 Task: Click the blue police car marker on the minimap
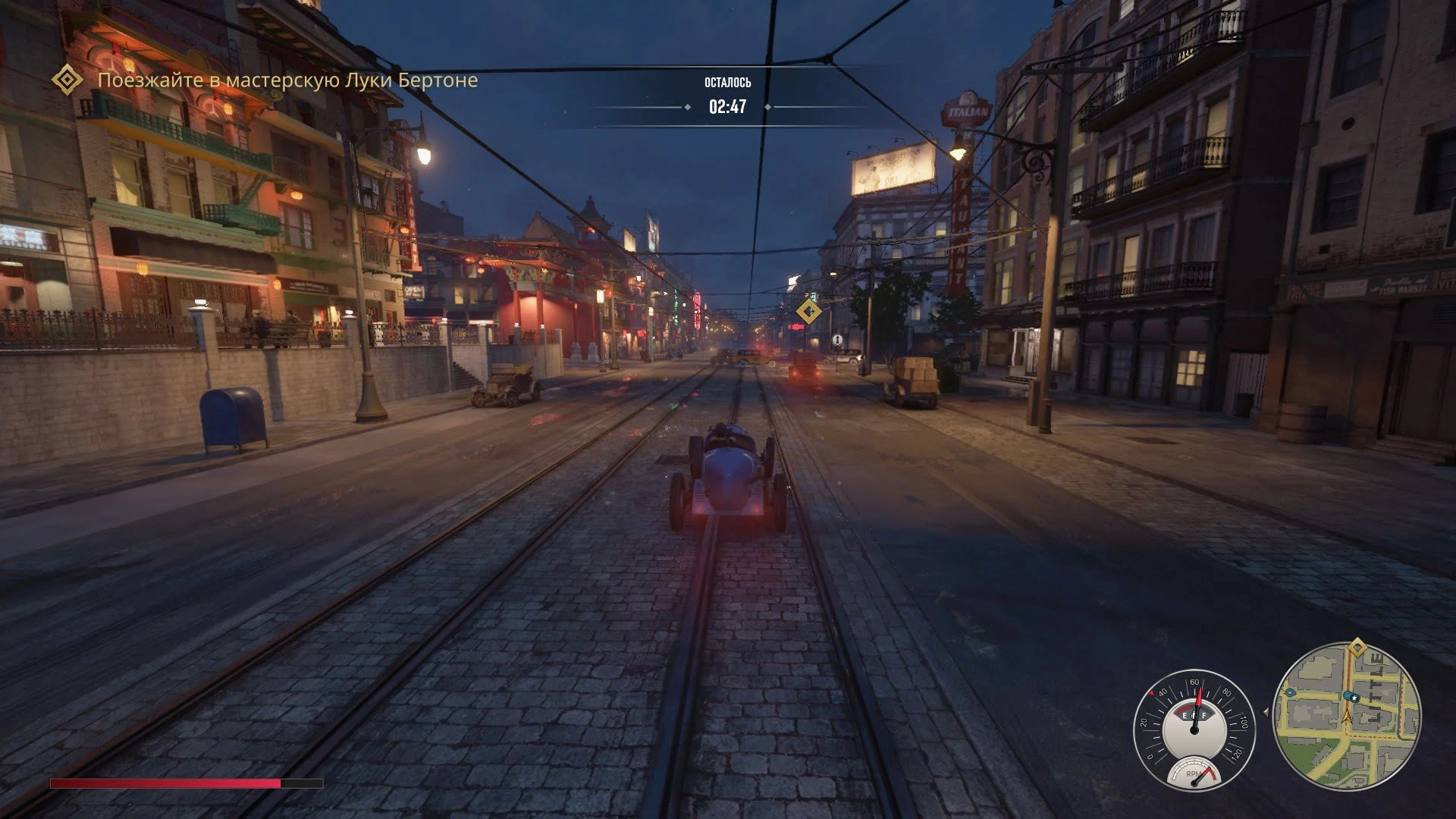click(x=1351, y=695)
